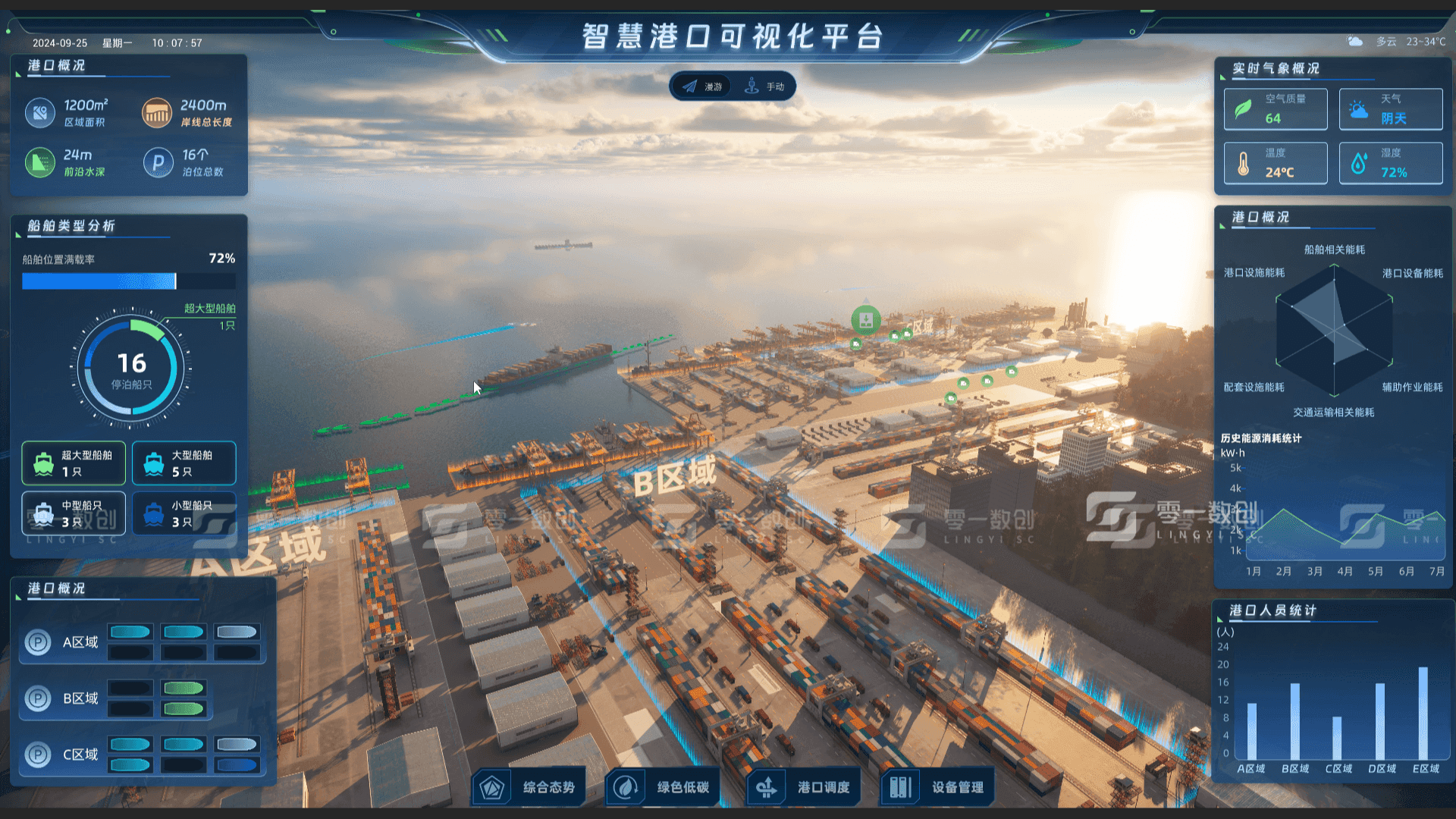Click the 中型船只 ship card
Screen dimensions: 1456x819
(74, 513)
